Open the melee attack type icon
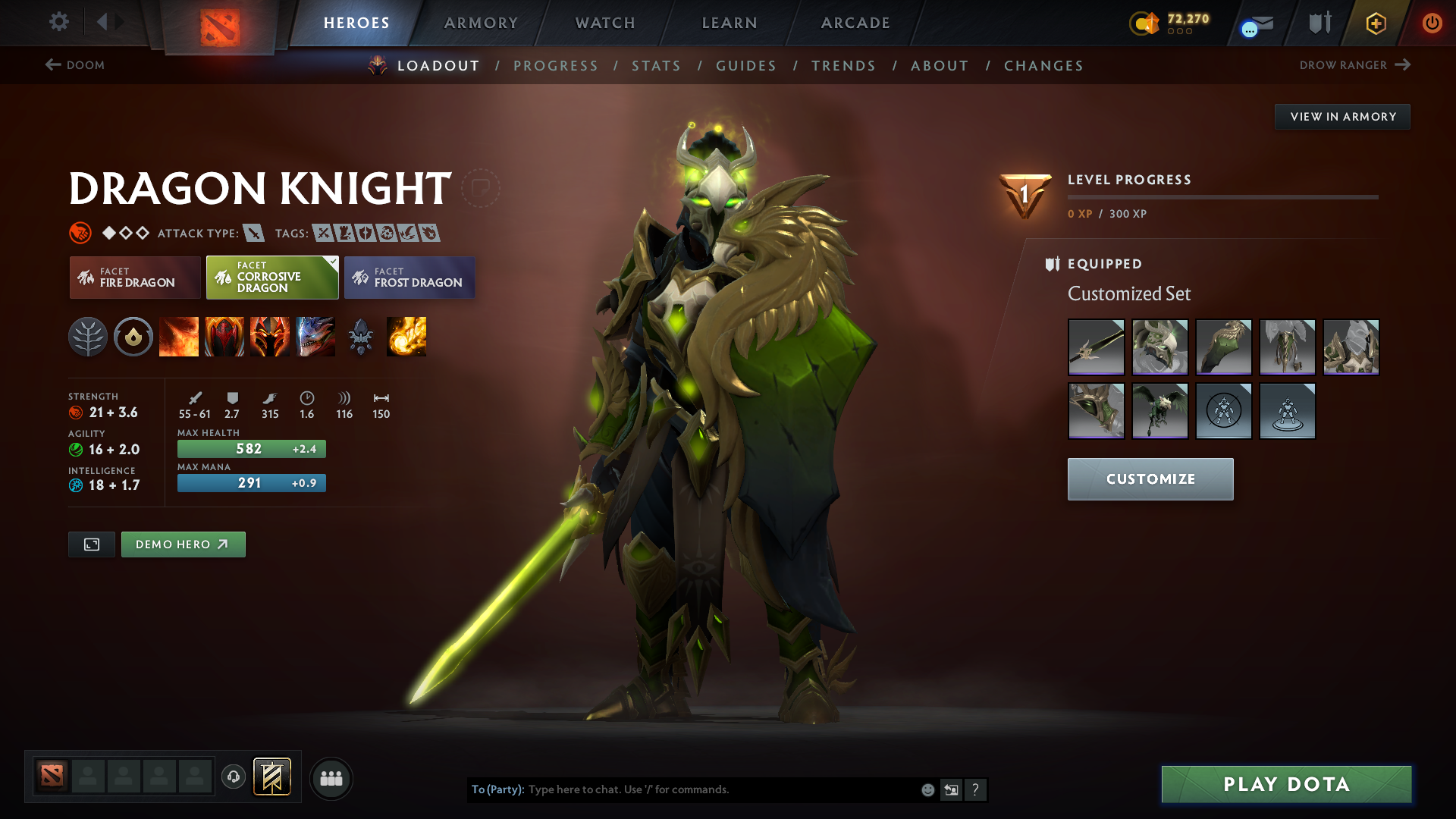The image size is (1456, 819). coord(256,233)
